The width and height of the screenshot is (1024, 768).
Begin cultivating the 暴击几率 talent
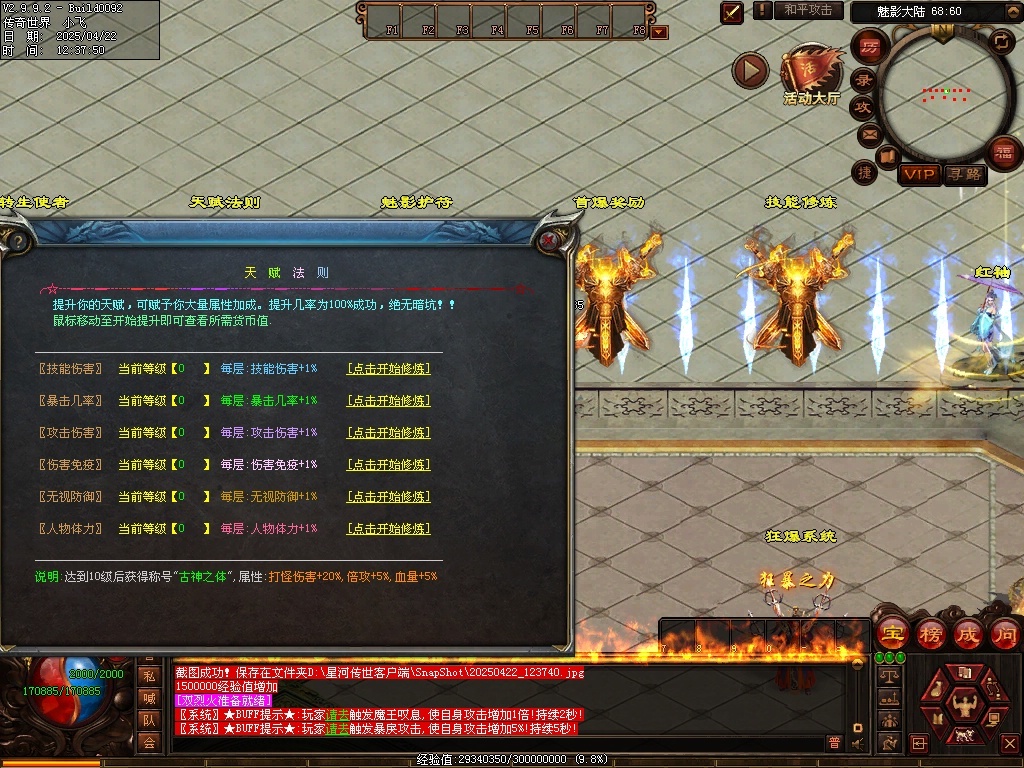point(388,401)
